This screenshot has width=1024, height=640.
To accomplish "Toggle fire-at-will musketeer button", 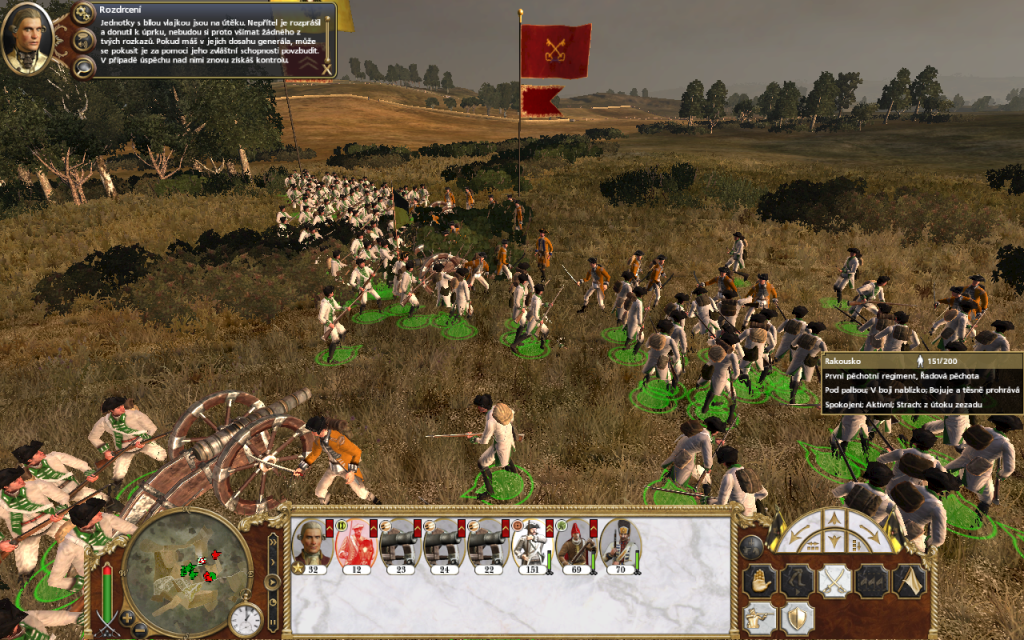I will pyautogui.click(x=761, y=616).
